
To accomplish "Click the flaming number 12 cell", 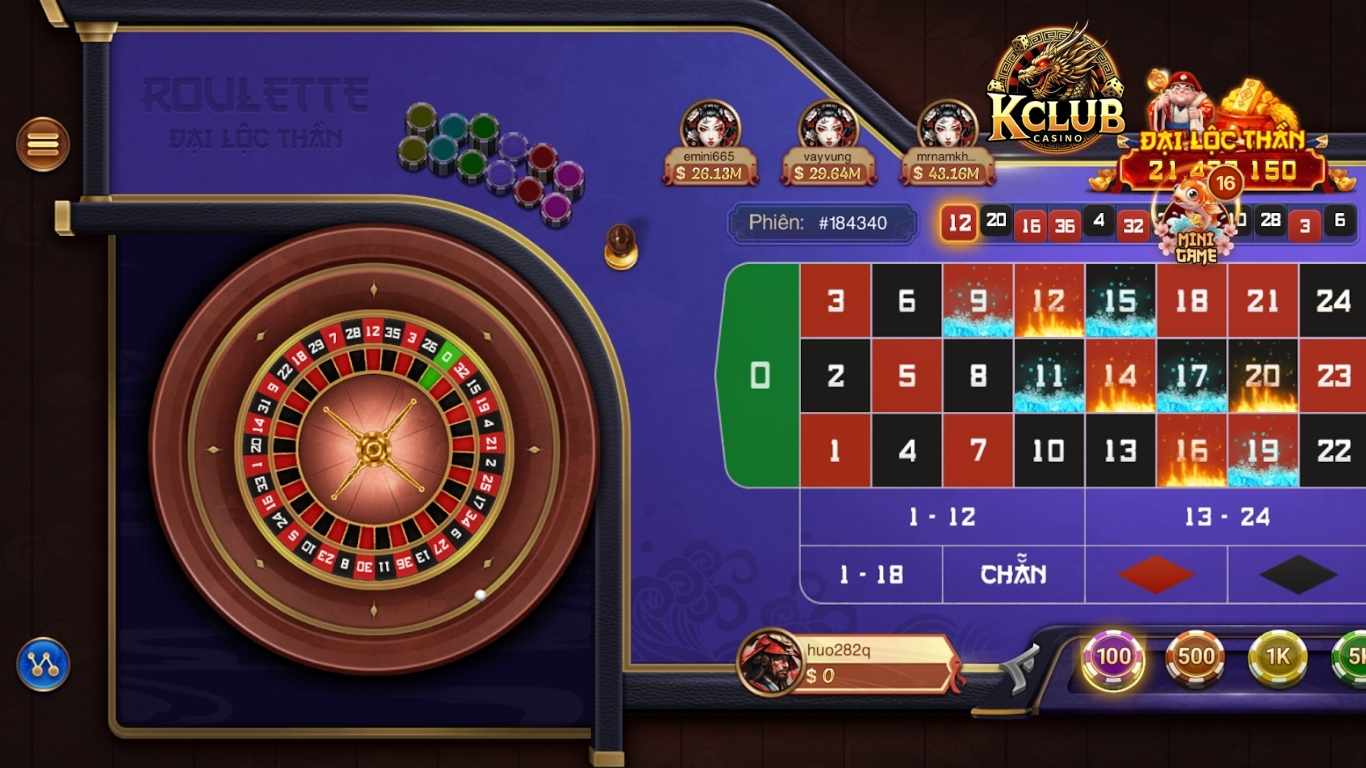I will [1048, 300].
